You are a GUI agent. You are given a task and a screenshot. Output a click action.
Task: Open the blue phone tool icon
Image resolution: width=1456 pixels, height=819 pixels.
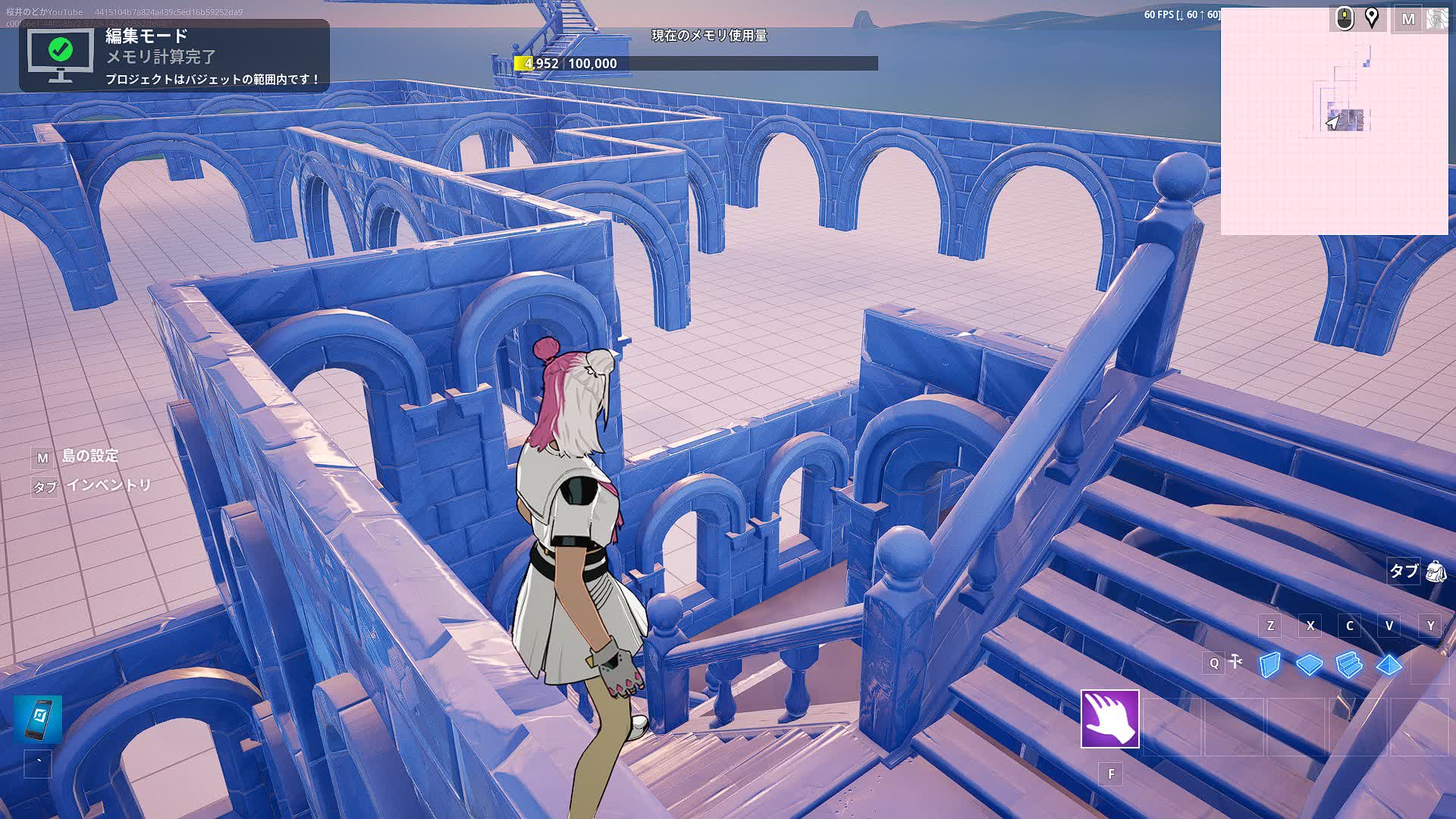click(x=38, y=719)
